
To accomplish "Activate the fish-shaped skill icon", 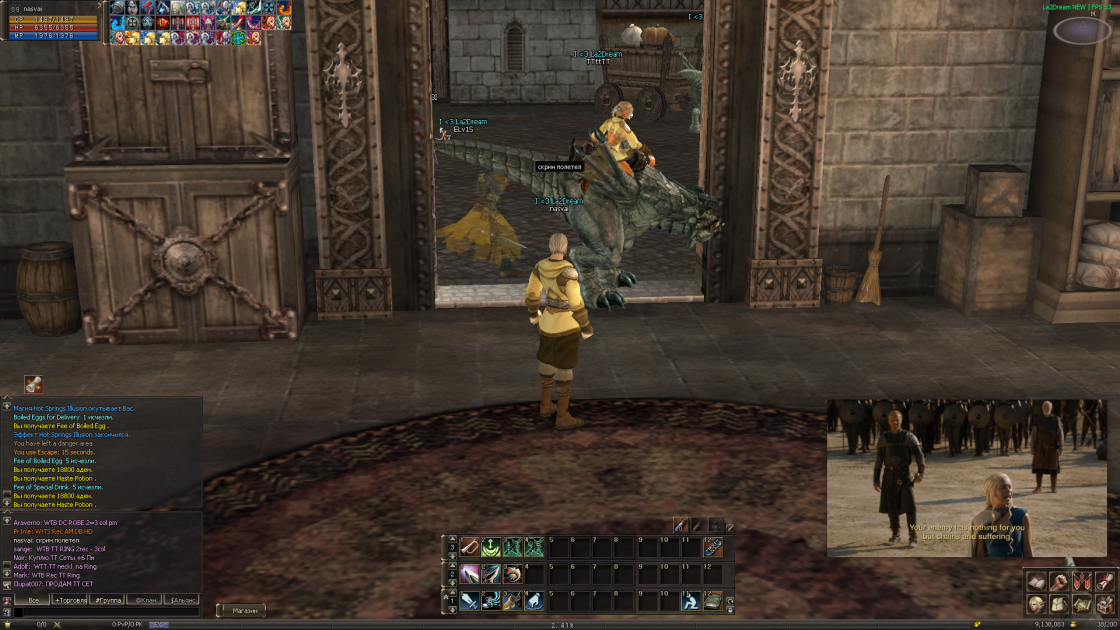I will 513,574.
